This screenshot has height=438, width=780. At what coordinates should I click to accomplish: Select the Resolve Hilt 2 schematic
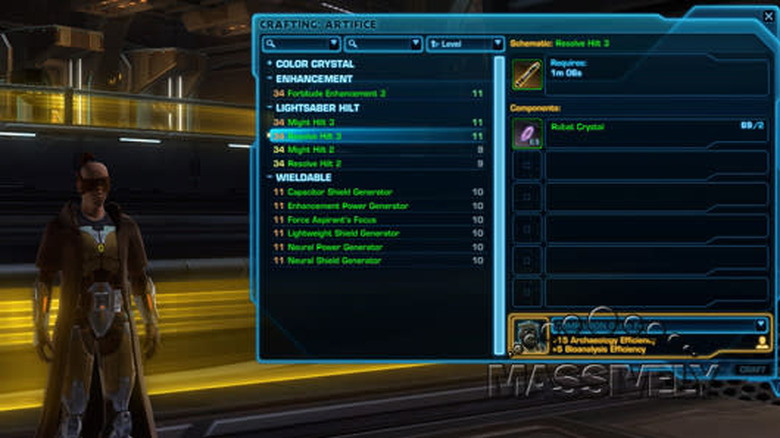coord(315,163)
